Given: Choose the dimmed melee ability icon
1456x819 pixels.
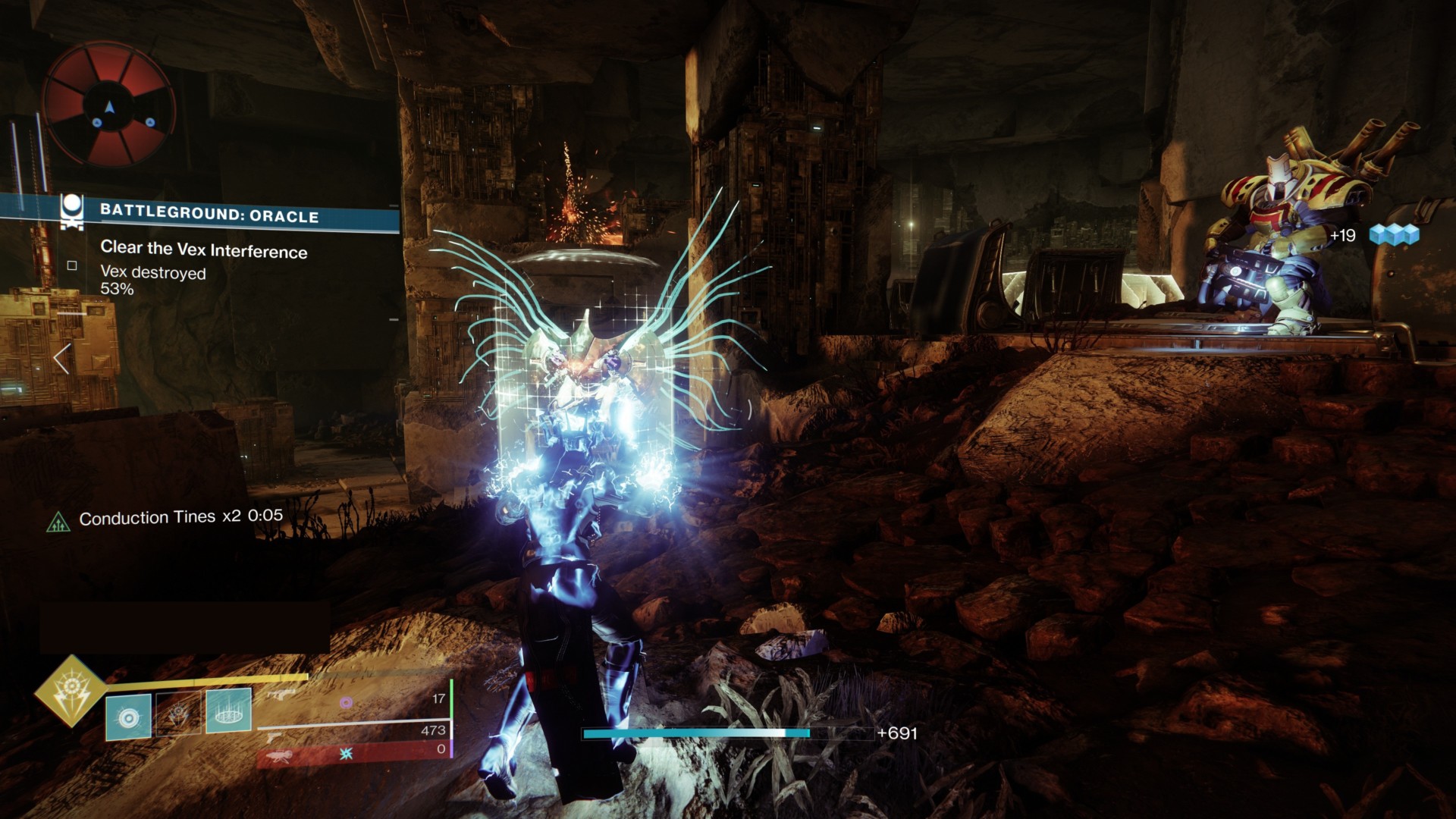Looking at the screenshot, I should (x=179, y=714).
